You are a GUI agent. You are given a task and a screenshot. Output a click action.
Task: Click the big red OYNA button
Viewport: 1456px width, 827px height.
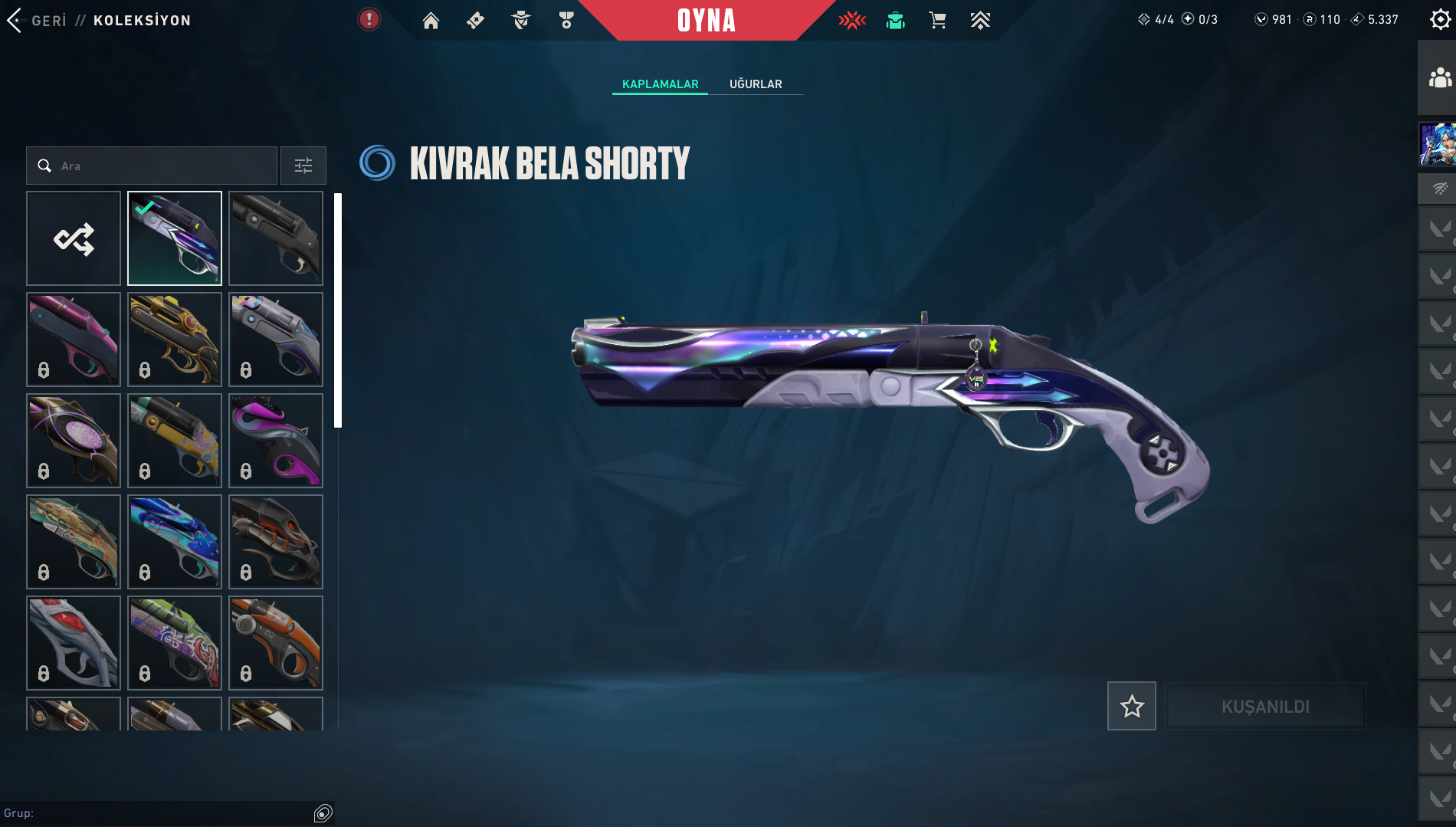pyautogui.click(x=706, y=21)
